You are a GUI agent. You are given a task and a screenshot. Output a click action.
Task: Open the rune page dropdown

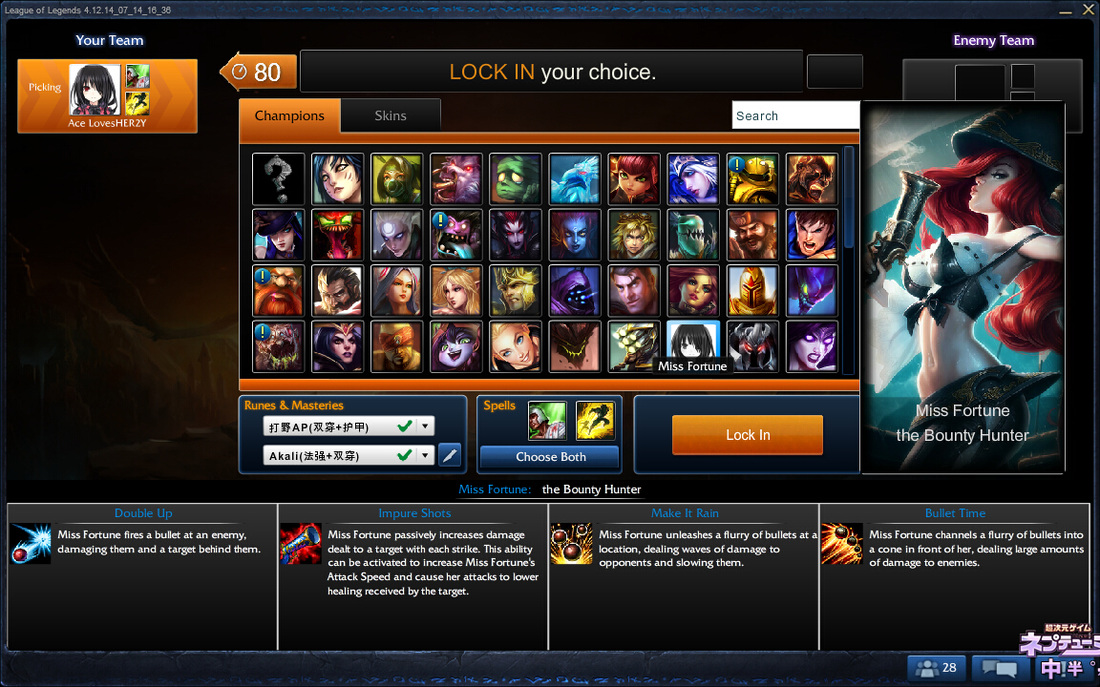coord(425,427)
